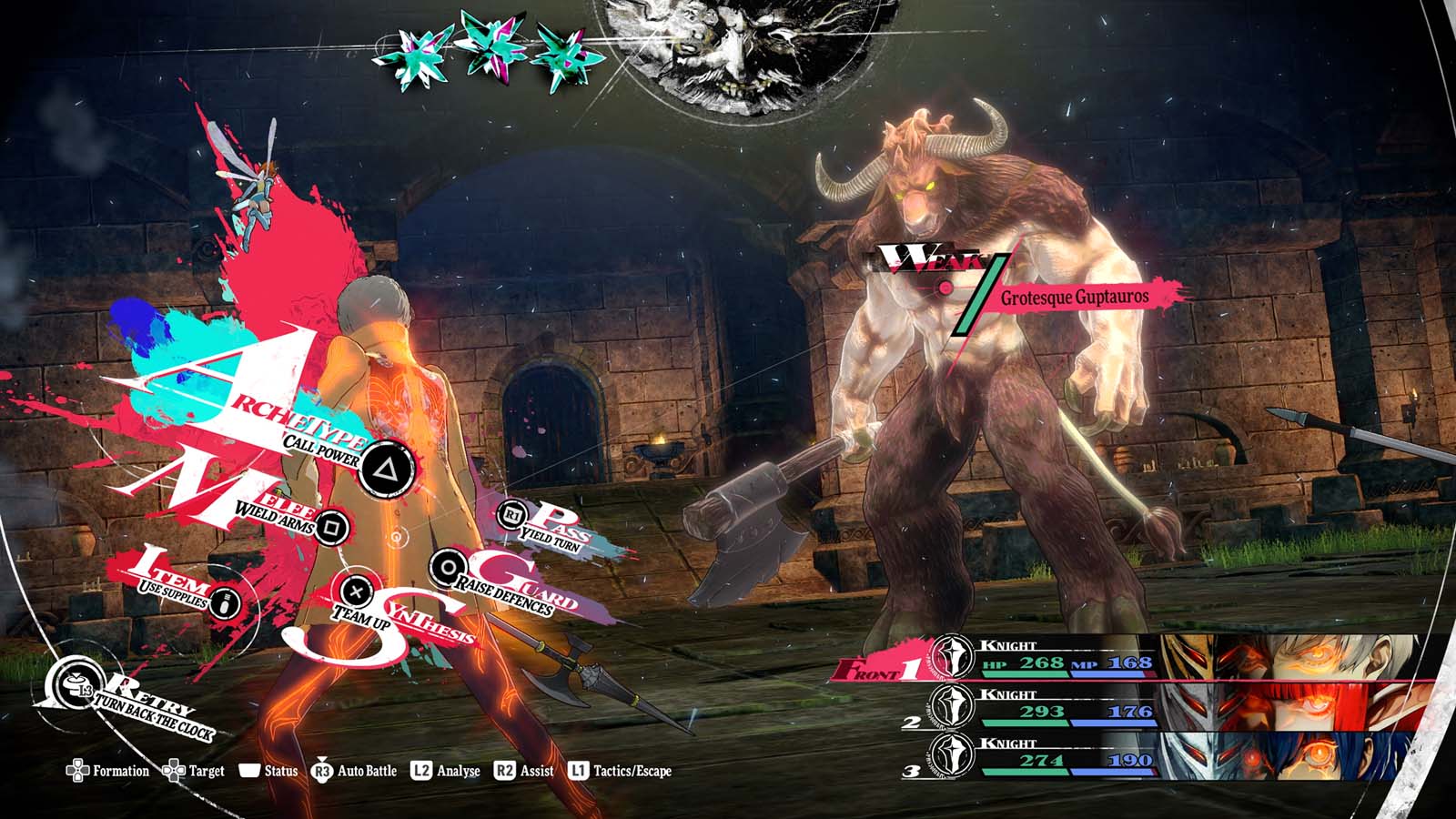Image resolution: width=1456 pixels, height=819 pixels.
Task: Choose the Assist option
Action: pos(524,771)
